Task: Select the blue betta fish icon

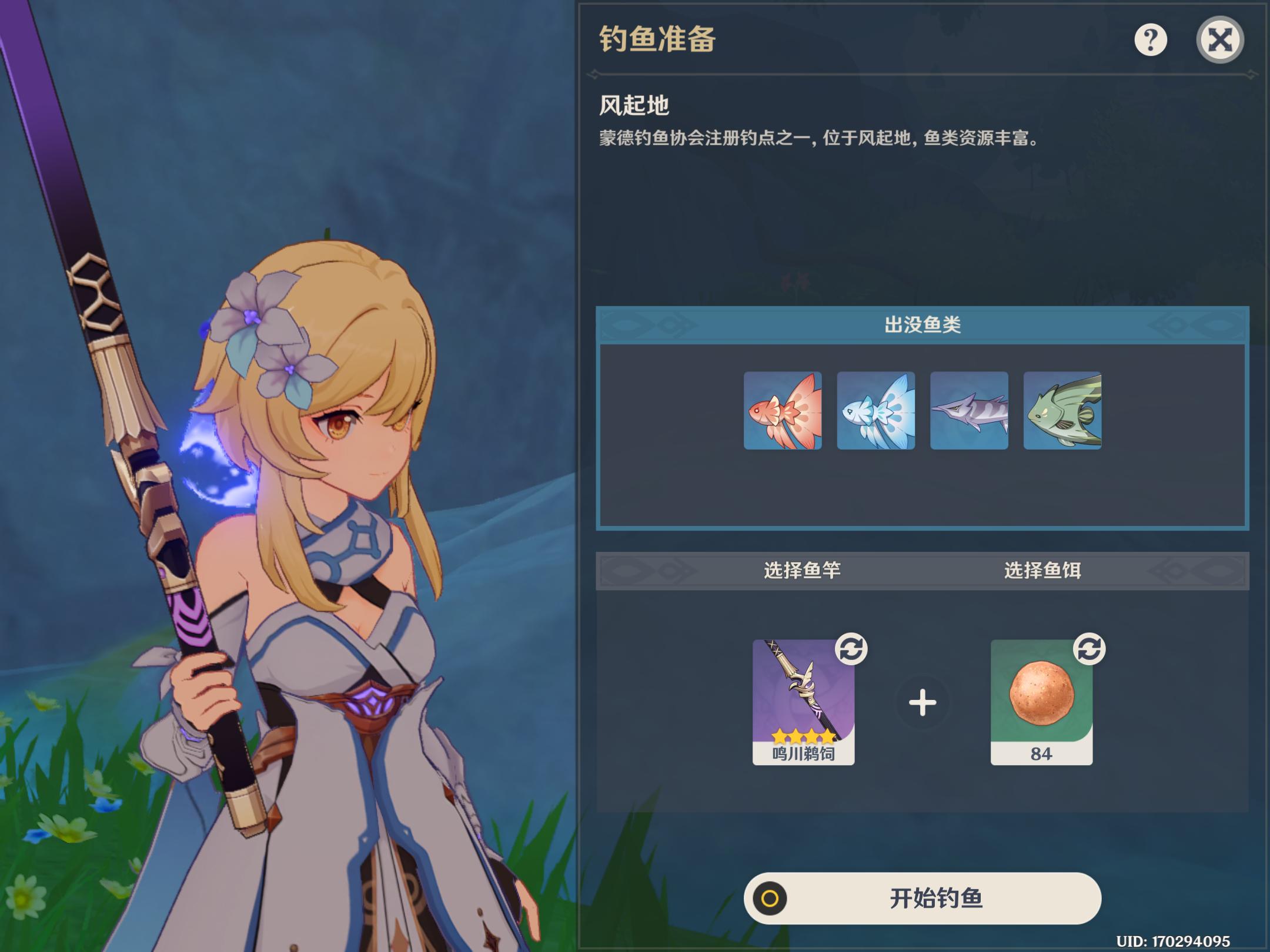Action: (x=875, y=411)
